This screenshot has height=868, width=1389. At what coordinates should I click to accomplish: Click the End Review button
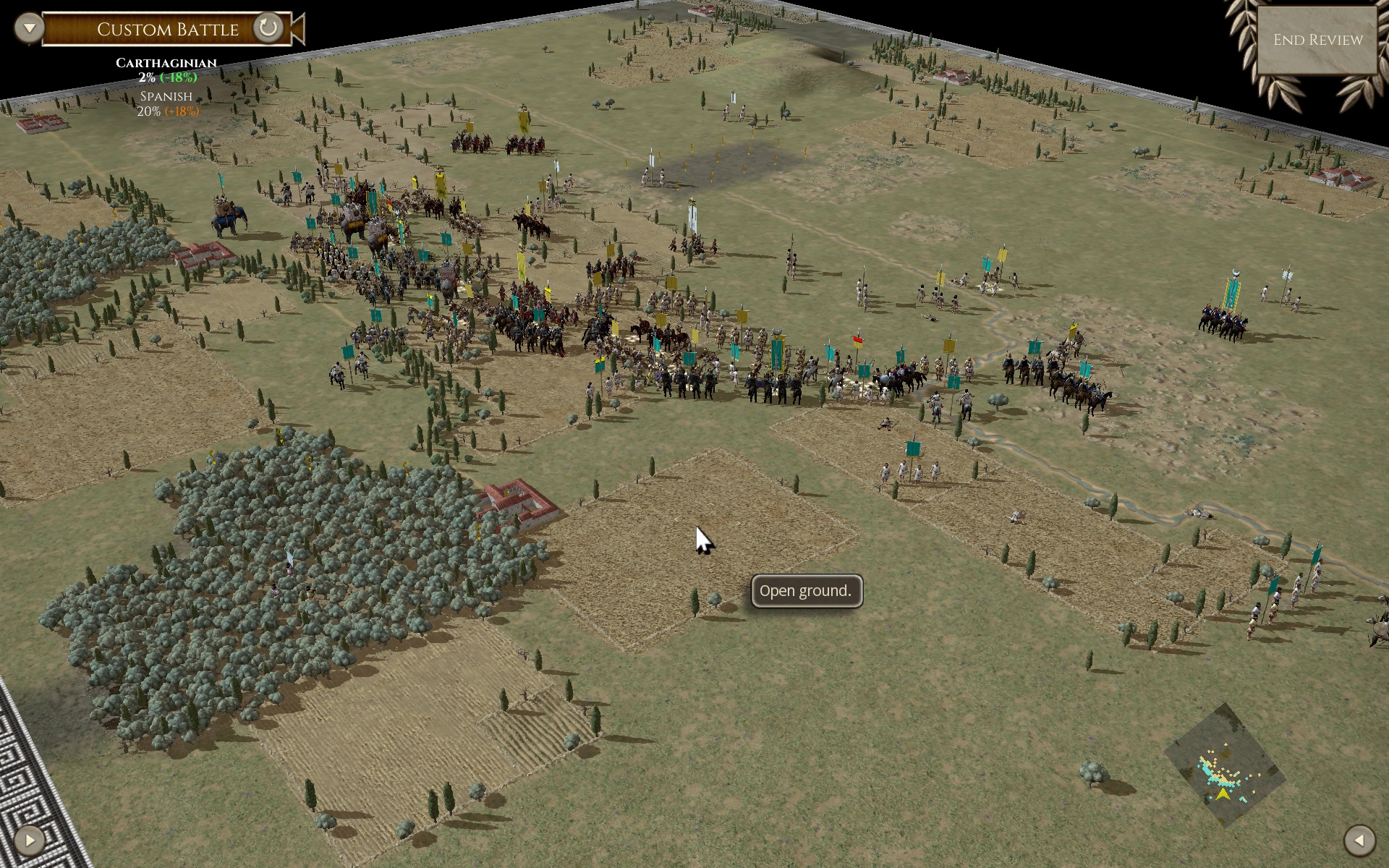pos(1317,40)
